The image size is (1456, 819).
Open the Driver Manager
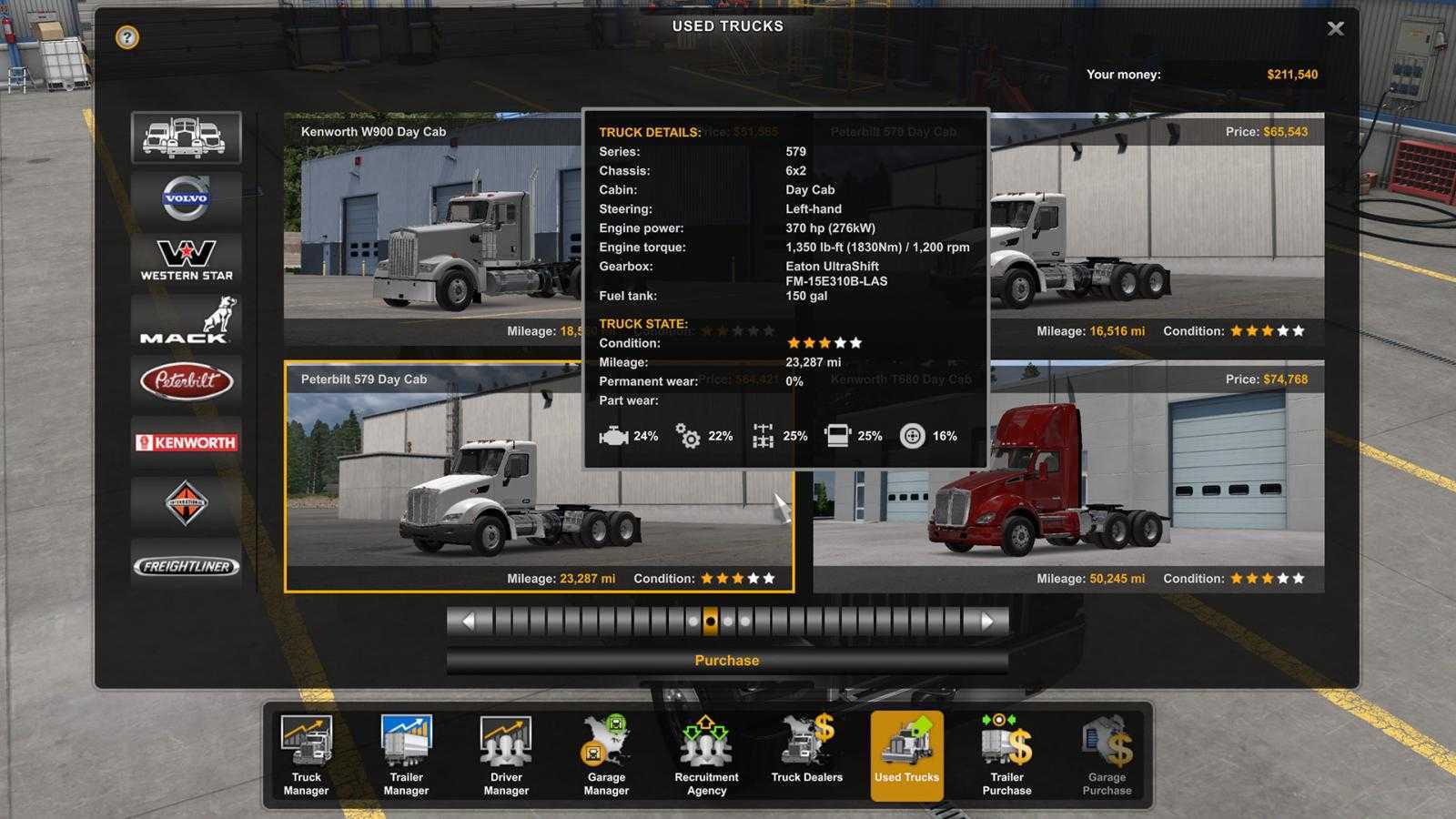pyautogui.click(x=506, y=755)
